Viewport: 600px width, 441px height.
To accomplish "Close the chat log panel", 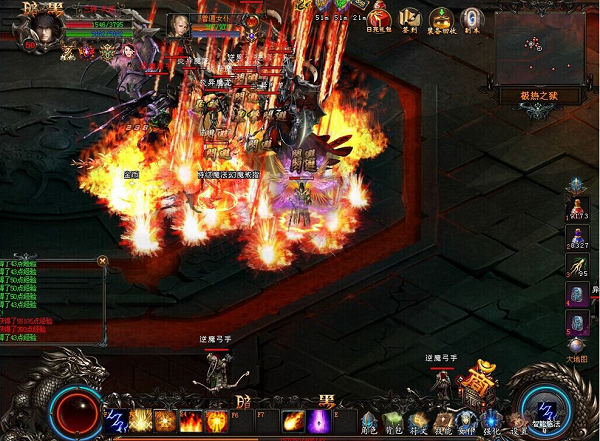I will pyautogui.click(x=102, y=260).
